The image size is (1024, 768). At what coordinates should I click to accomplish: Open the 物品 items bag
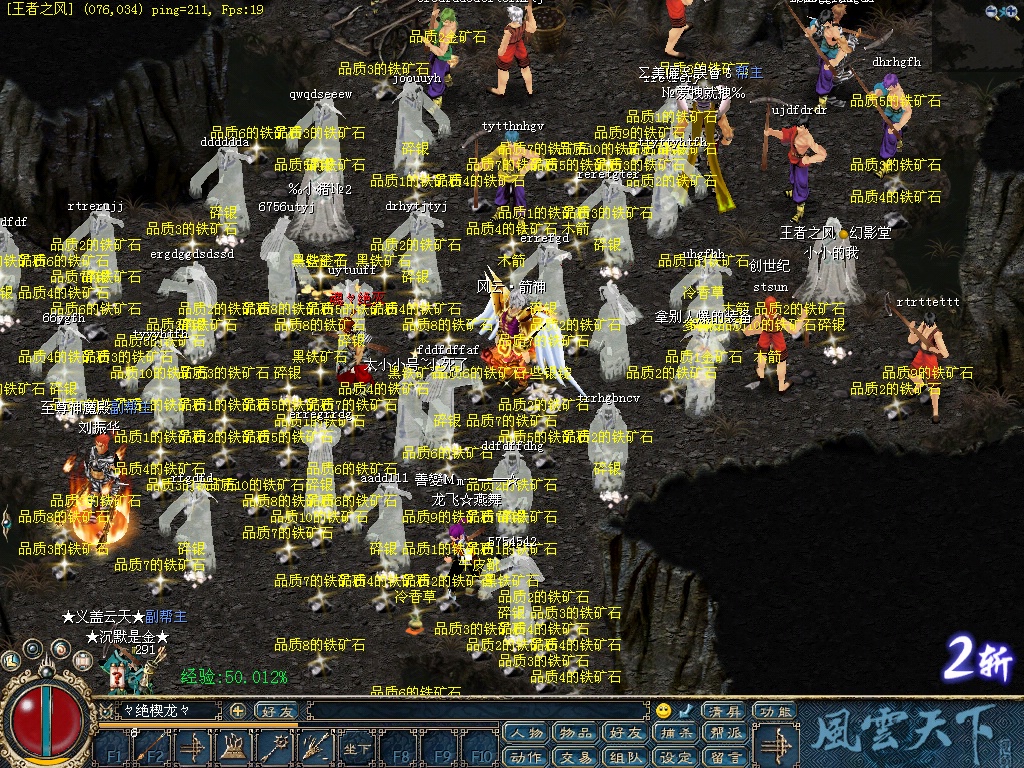click(575, 734)
